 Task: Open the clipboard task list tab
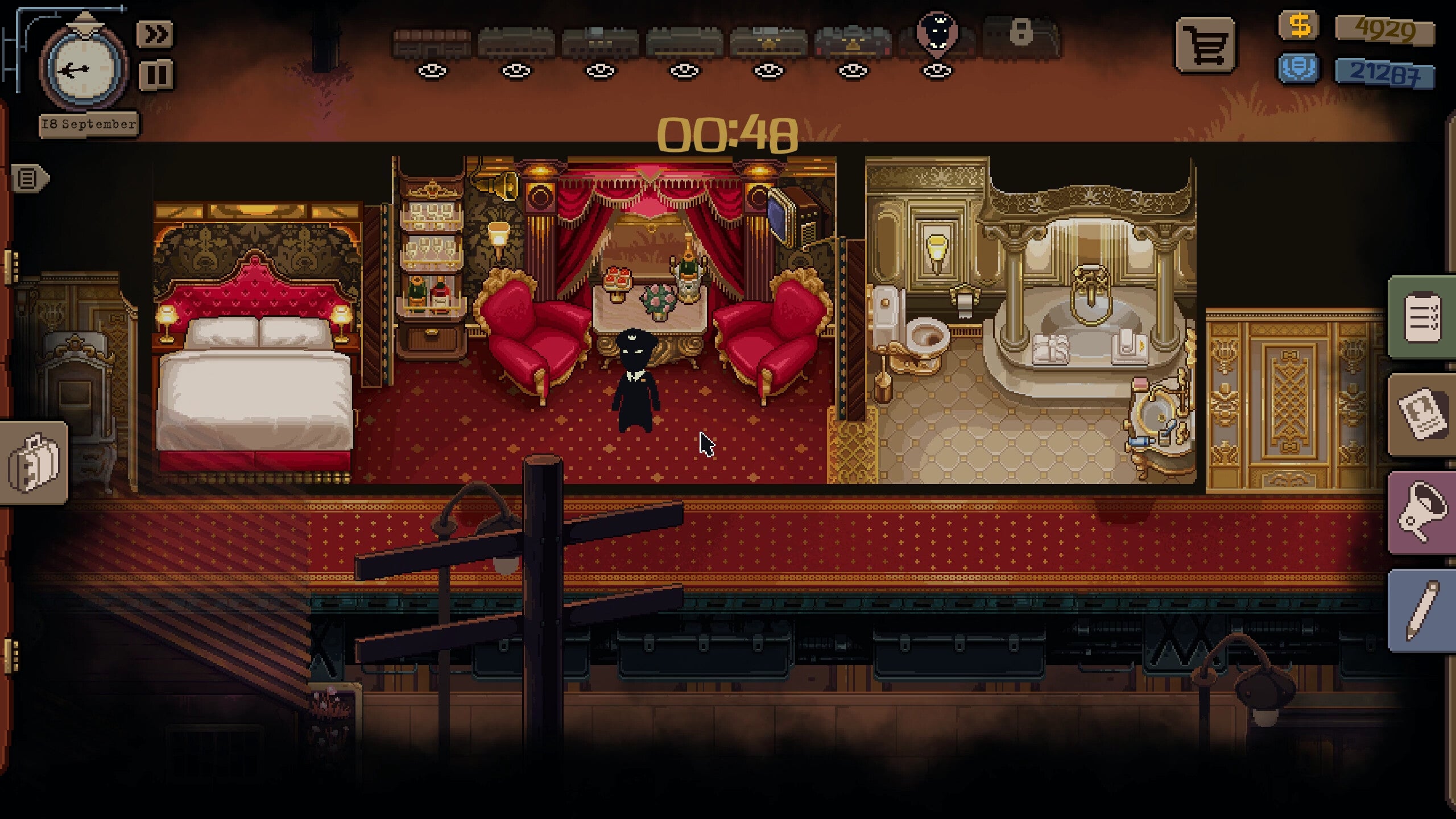1422,317
